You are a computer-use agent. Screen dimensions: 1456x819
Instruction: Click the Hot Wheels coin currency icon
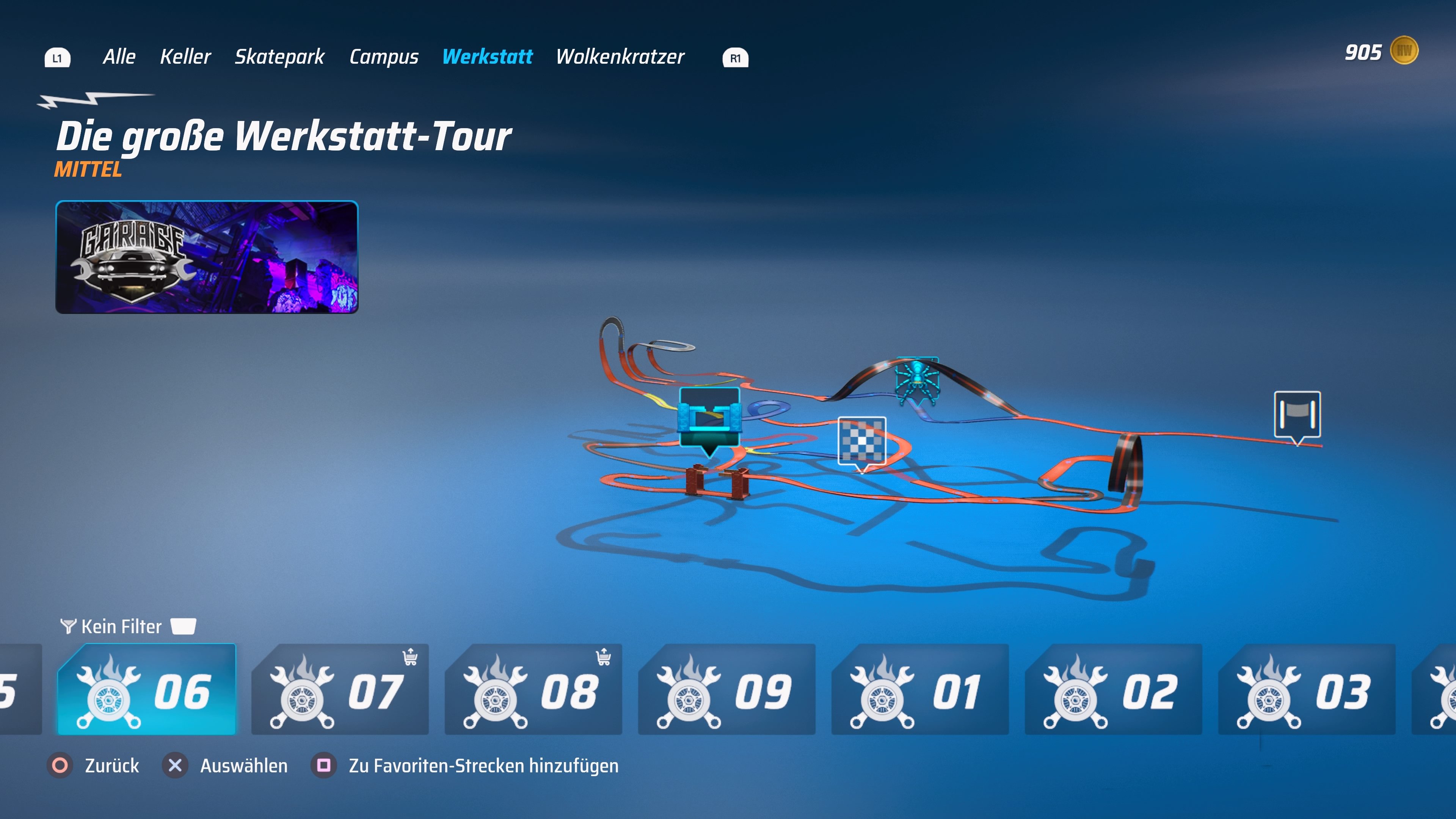coord(1407,50)
